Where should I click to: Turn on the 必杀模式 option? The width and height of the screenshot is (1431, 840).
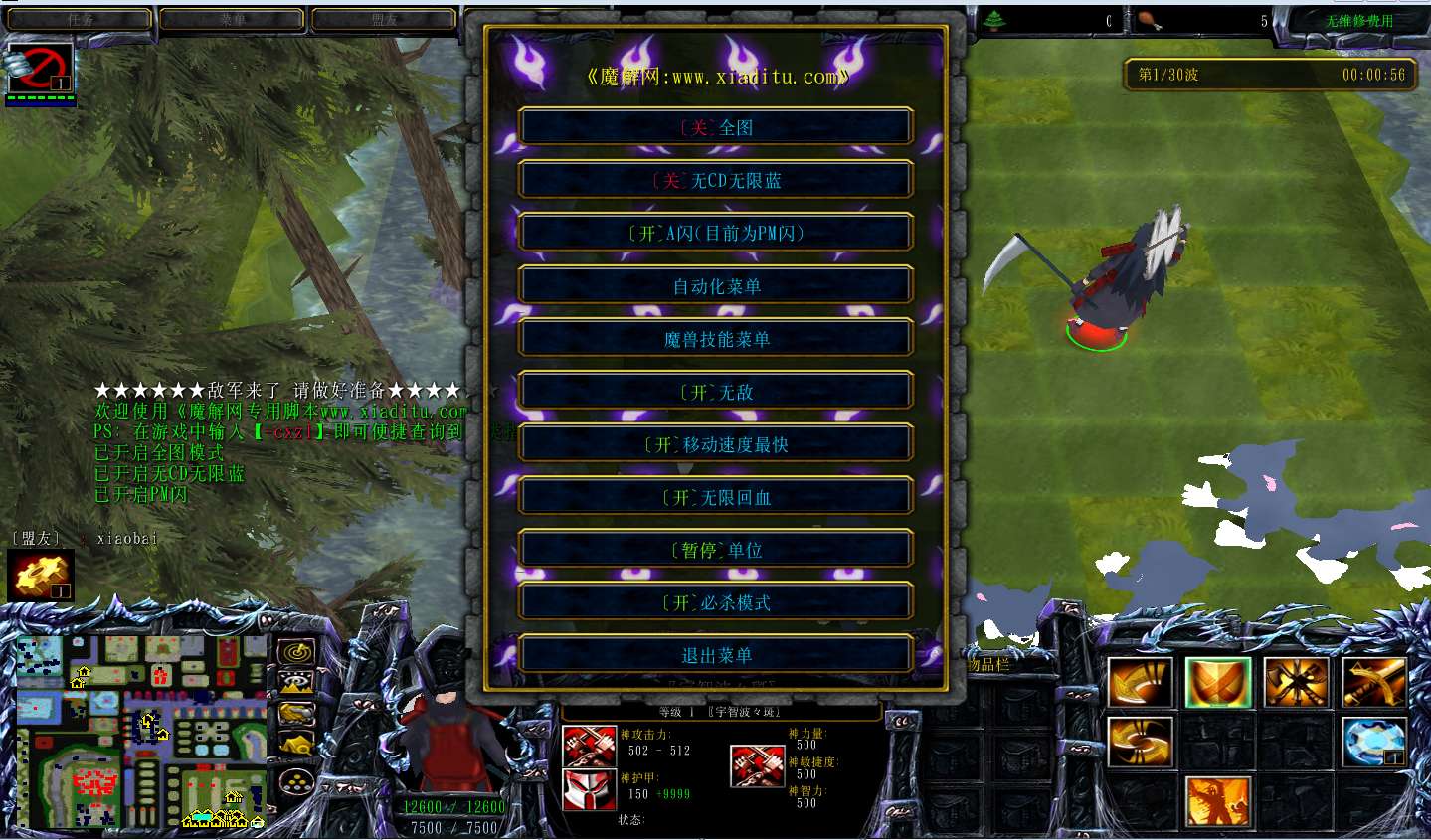715,602
